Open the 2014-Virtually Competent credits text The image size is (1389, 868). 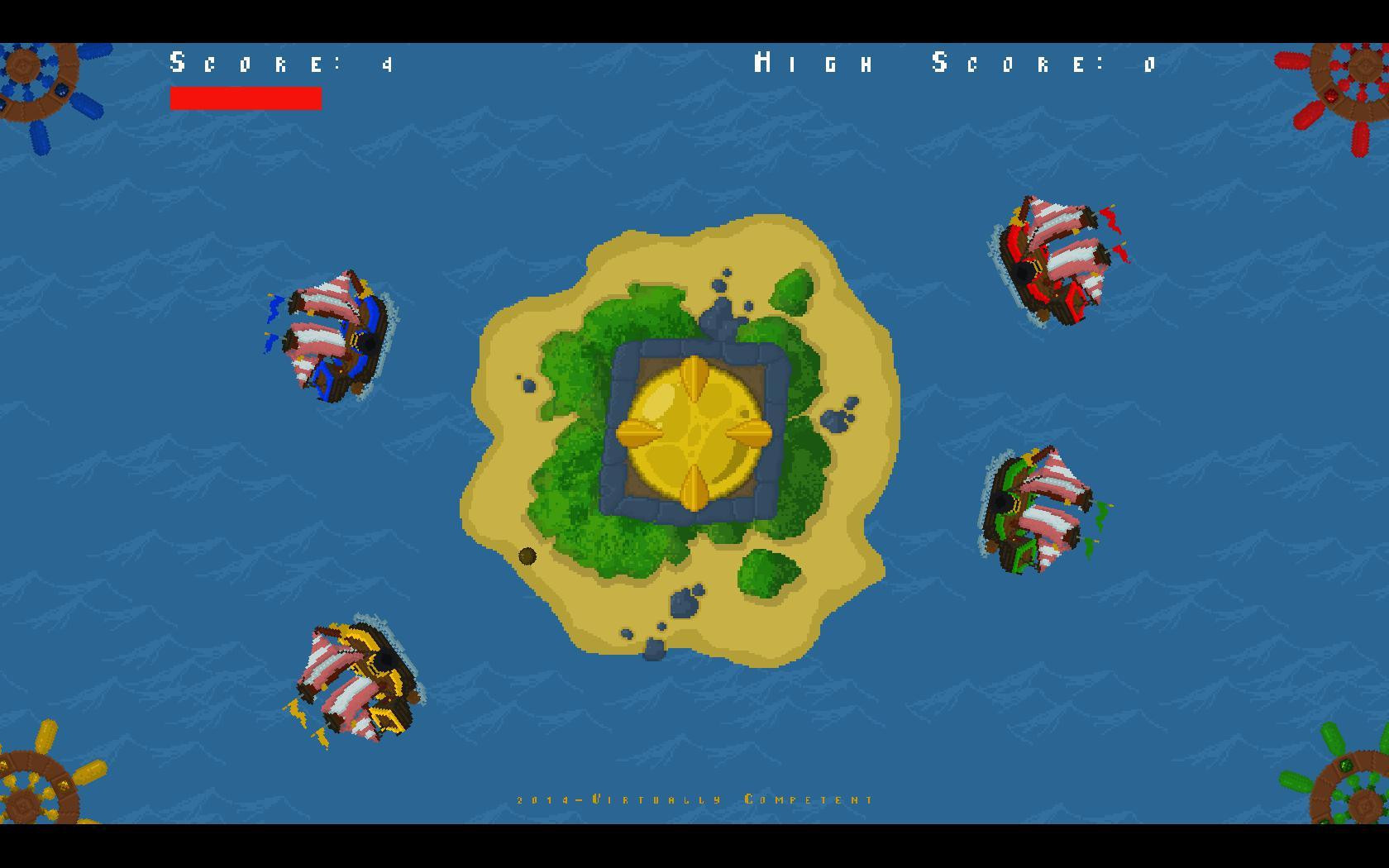click(x=694, y=799)
